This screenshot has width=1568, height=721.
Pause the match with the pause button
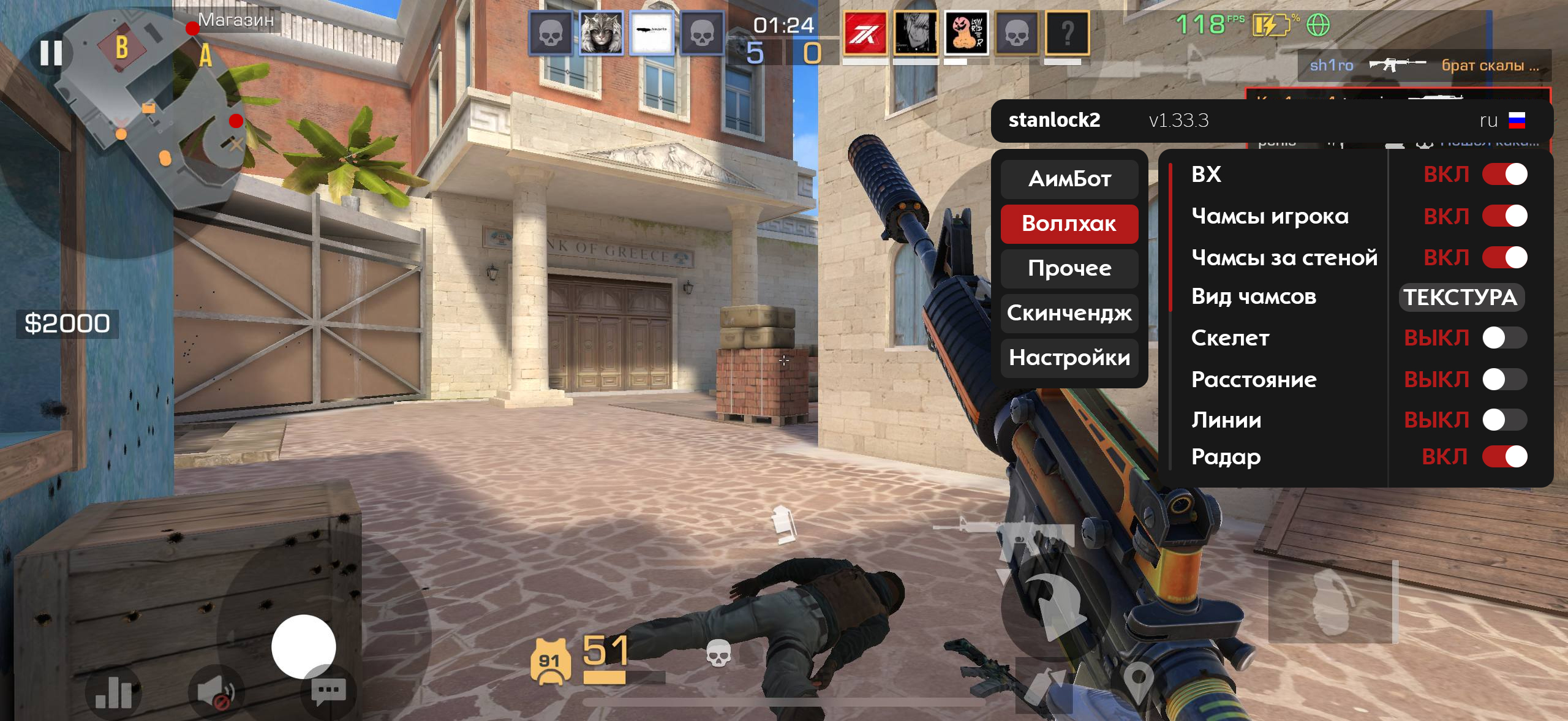tap(51, 53)
